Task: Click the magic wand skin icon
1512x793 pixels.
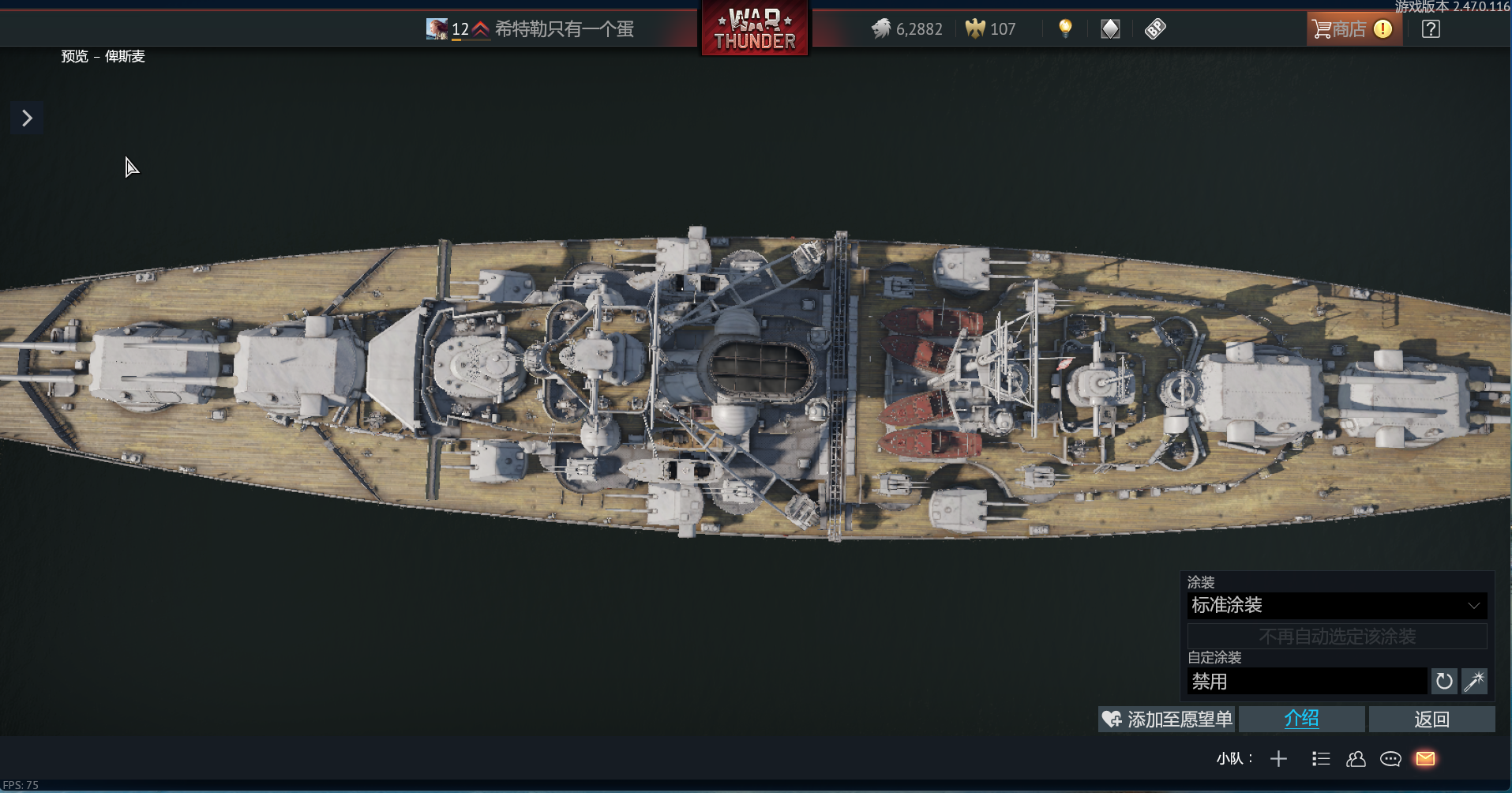Action: tap(1474, 682)
